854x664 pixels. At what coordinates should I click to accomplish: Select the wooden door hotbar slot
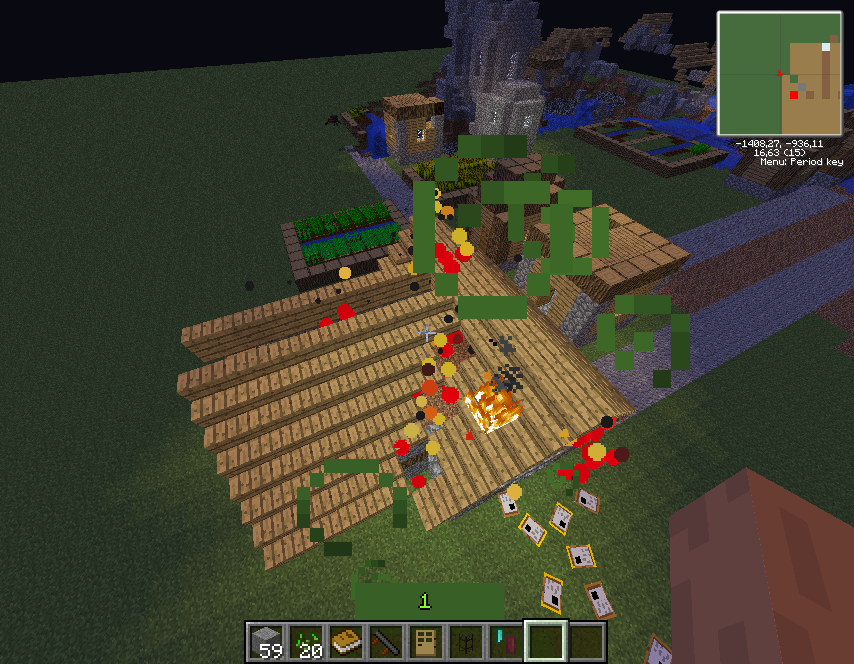coord(427,641)
